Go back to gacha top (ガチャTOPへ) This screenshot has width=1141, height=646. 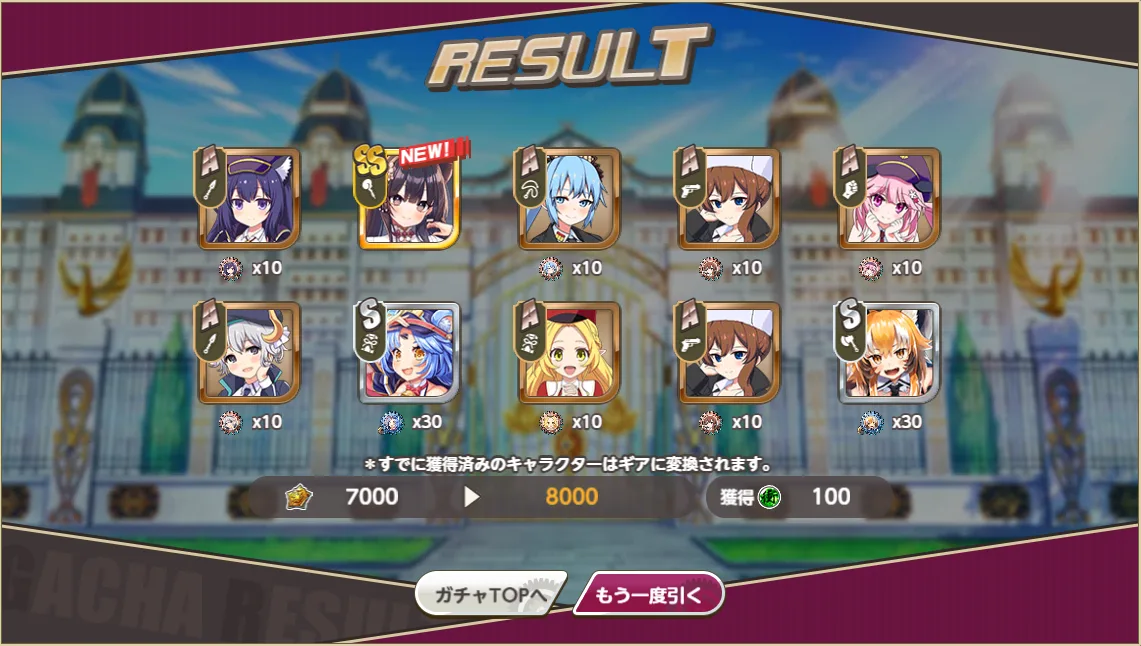490,595
